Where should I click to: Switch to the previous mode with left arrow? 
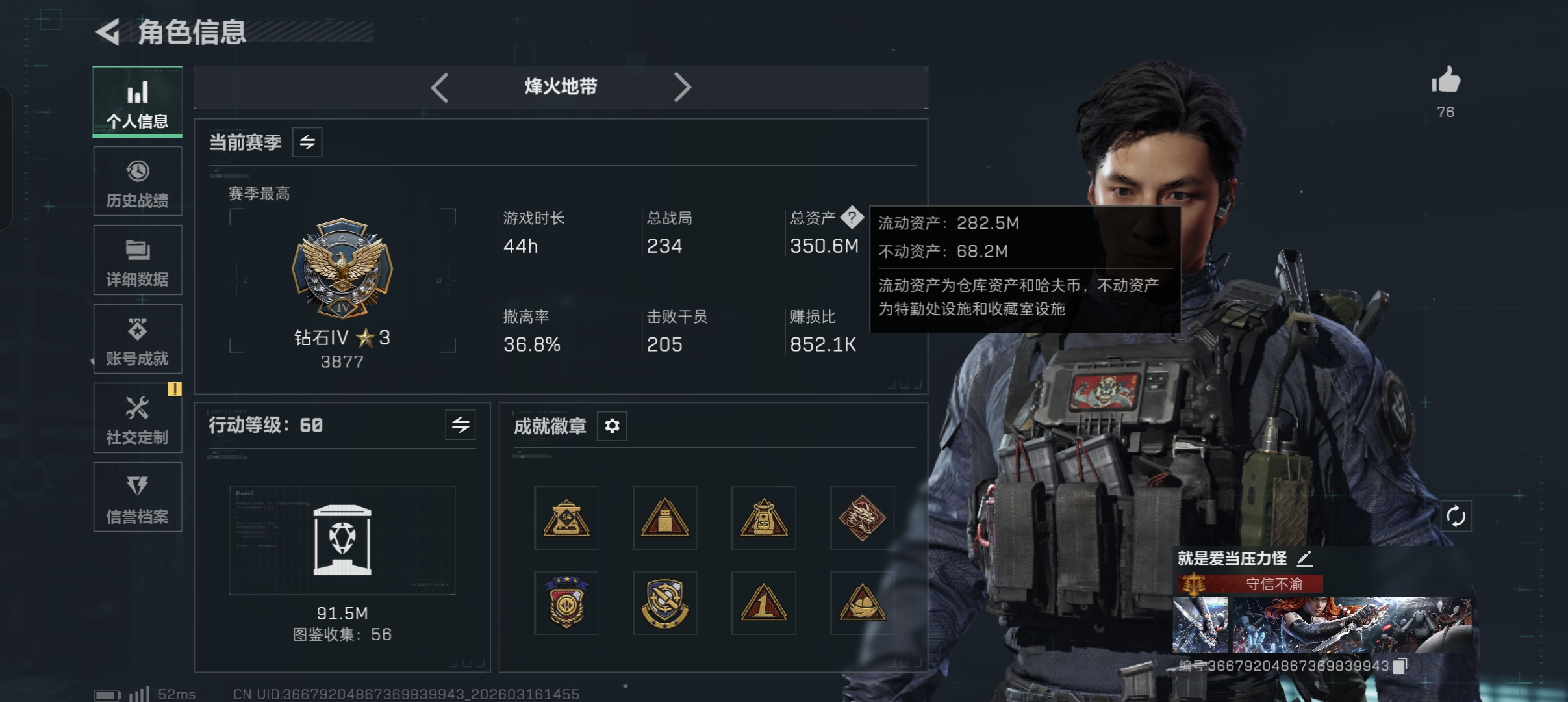click(440, 87)
